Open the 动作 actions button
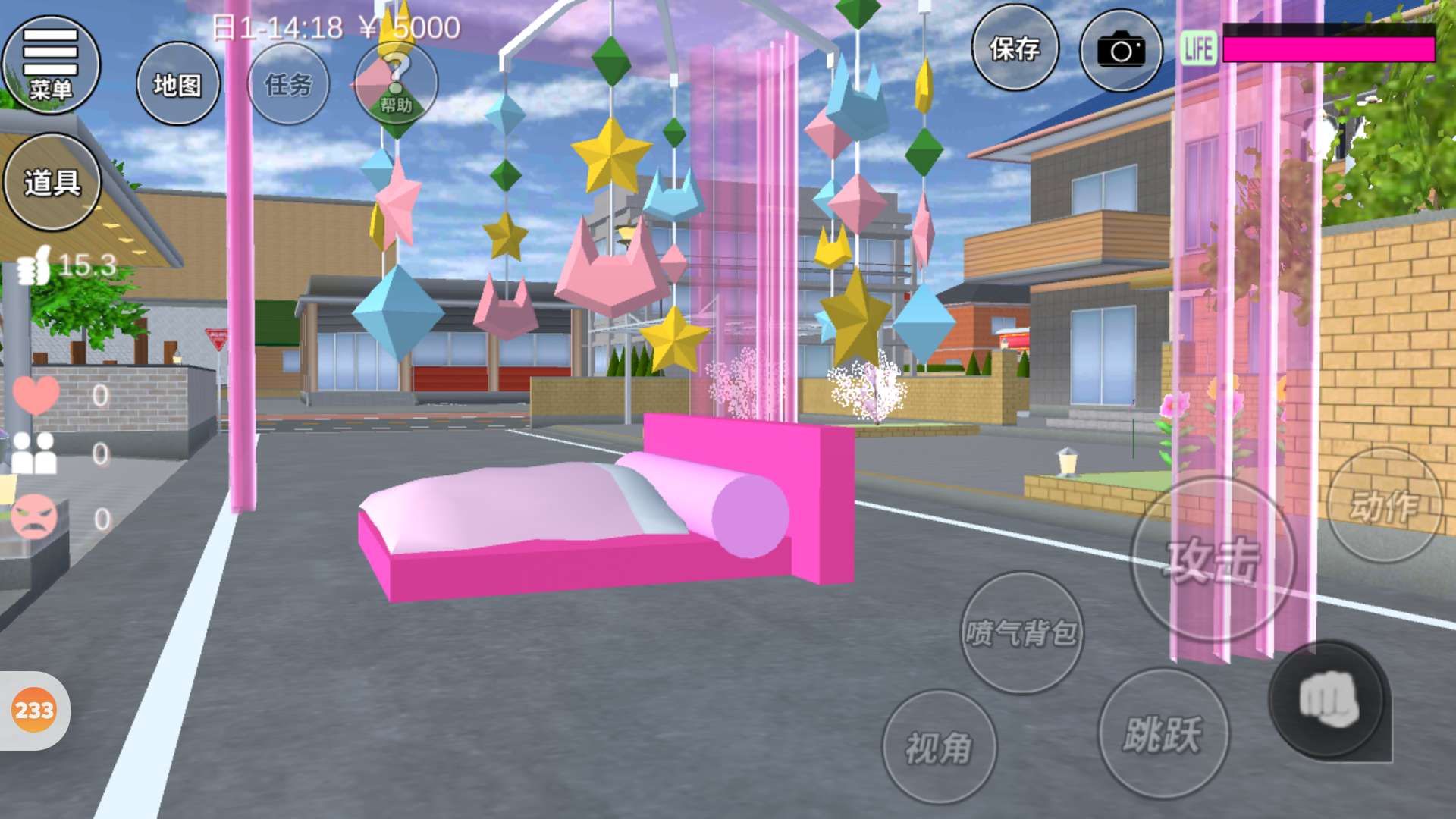The width and height of the screenshot is (1456, 819). pos(1385,505)
